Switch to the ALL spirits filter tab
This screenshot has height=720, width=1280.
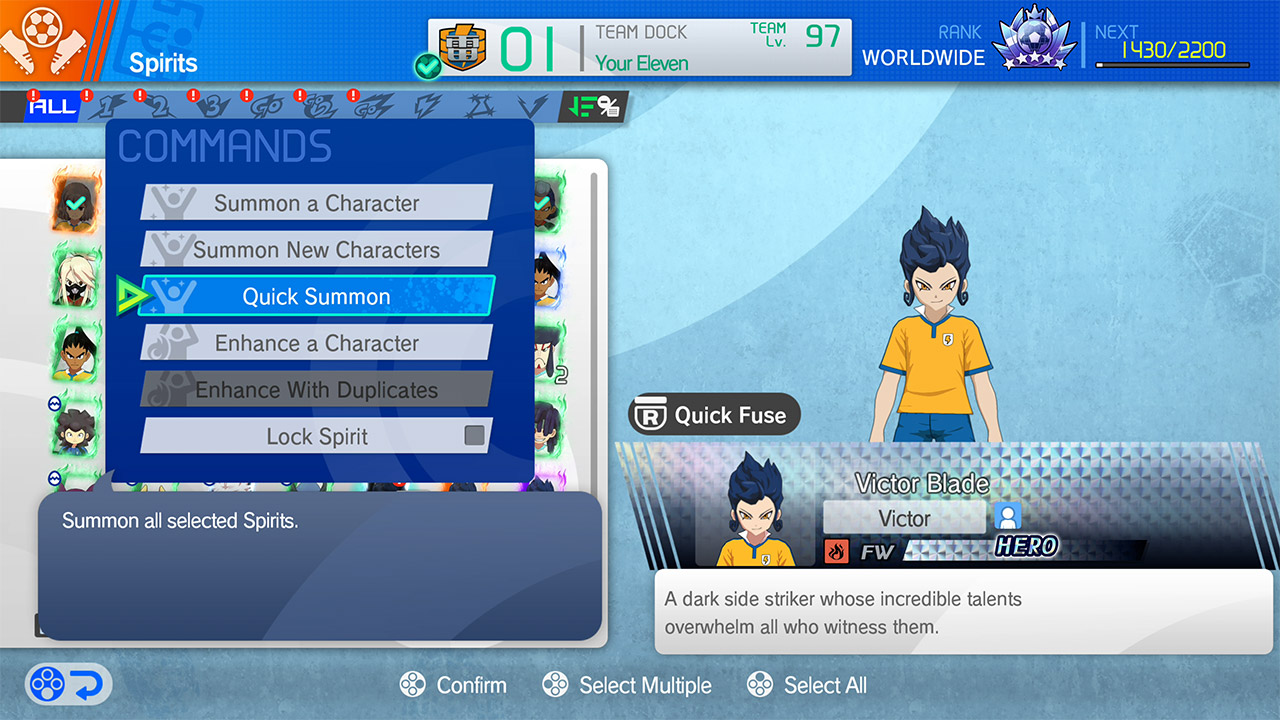(x=52, y=106)
